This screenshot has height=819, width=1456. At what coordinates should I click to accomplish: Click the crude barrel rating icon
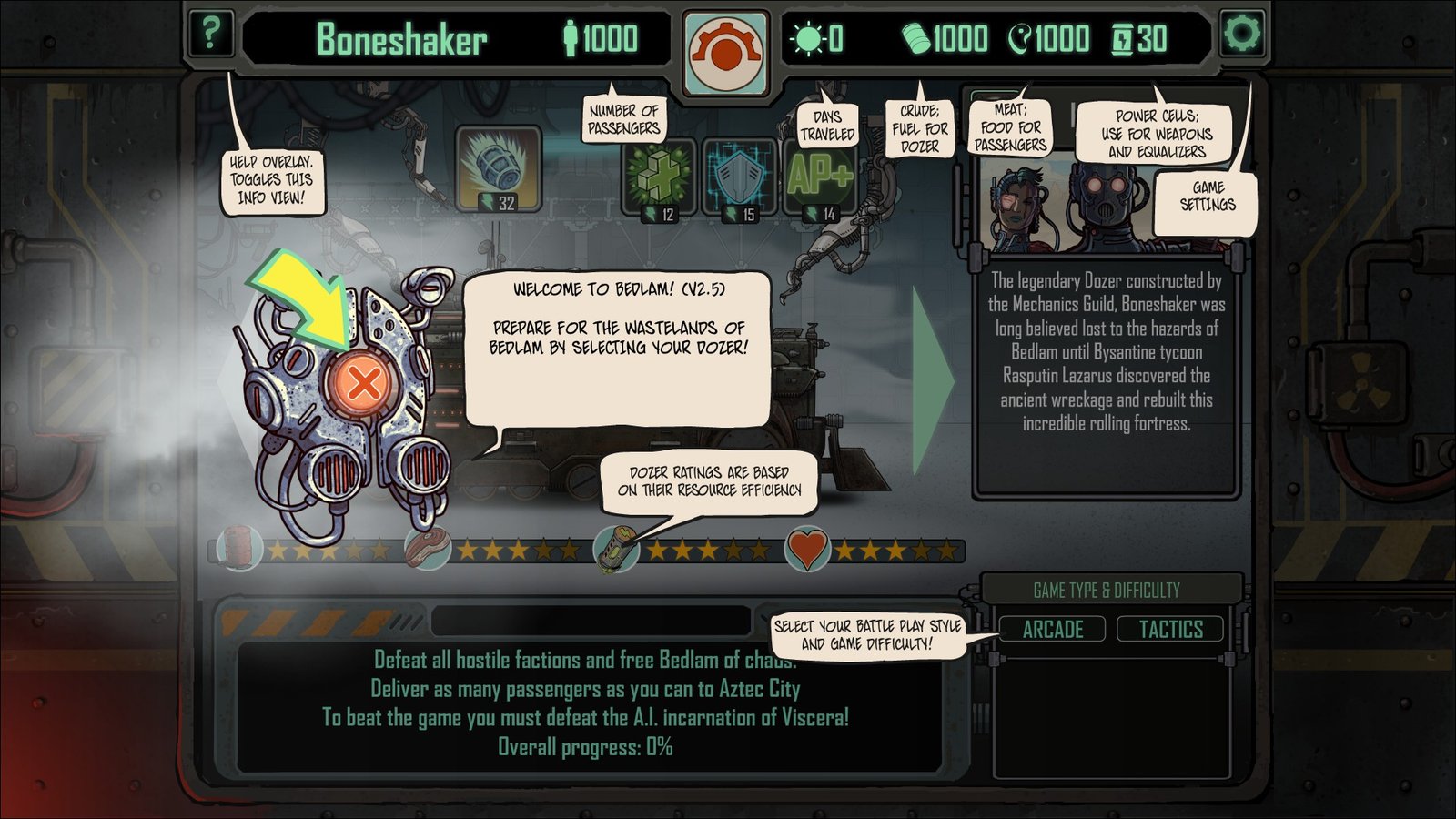(239, 549)
